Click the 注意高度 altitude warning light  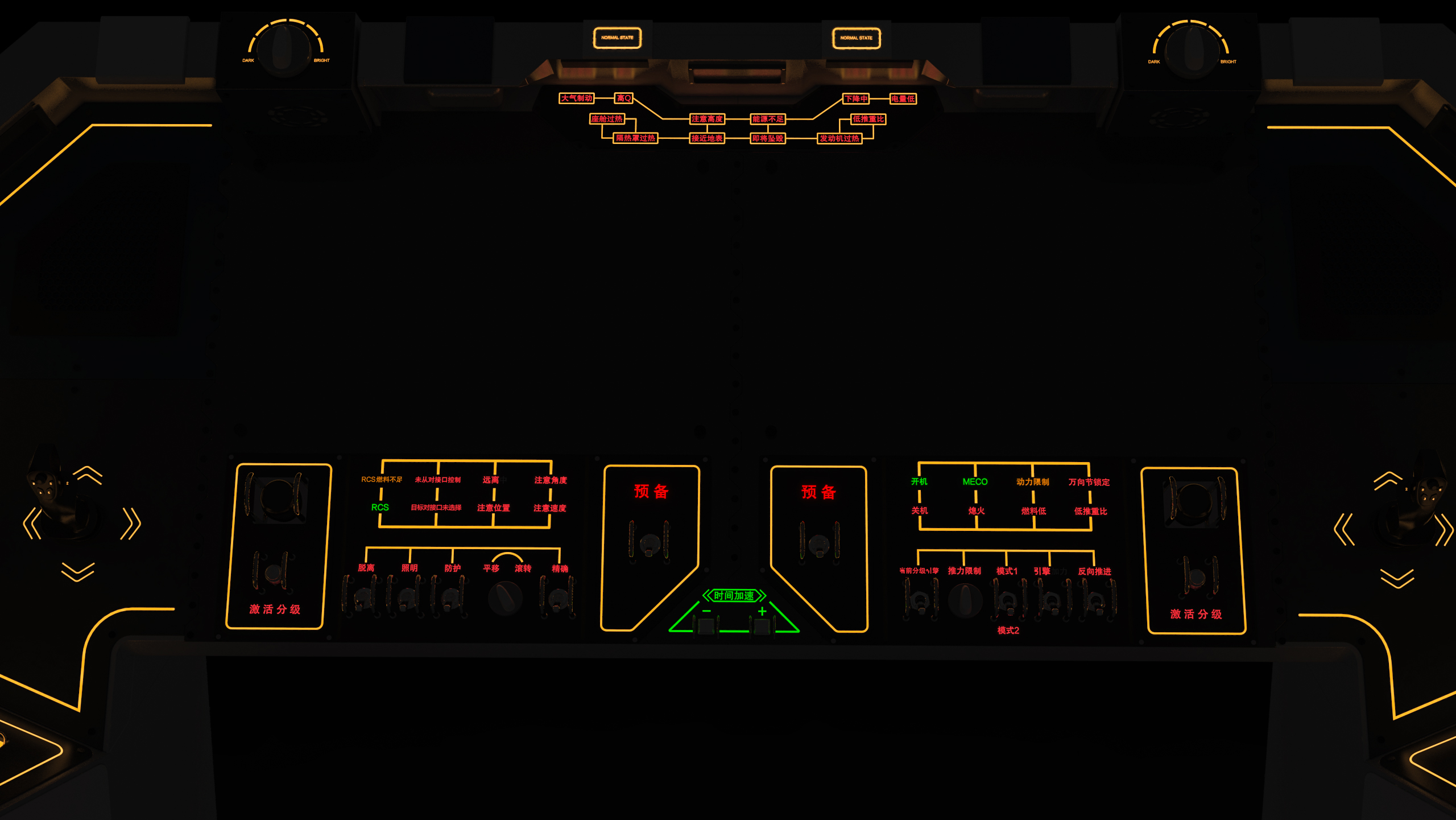pos(708,119)
